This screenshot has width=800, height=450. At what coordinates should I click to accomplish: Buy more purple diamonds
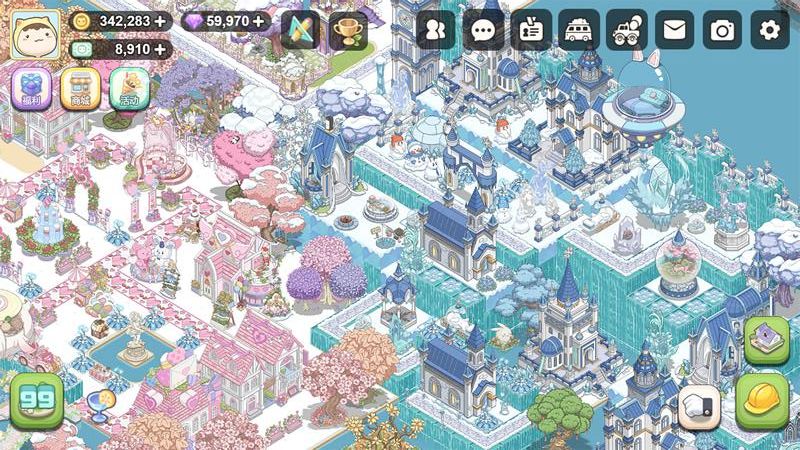pyautogui.click(x=259, y=20)
